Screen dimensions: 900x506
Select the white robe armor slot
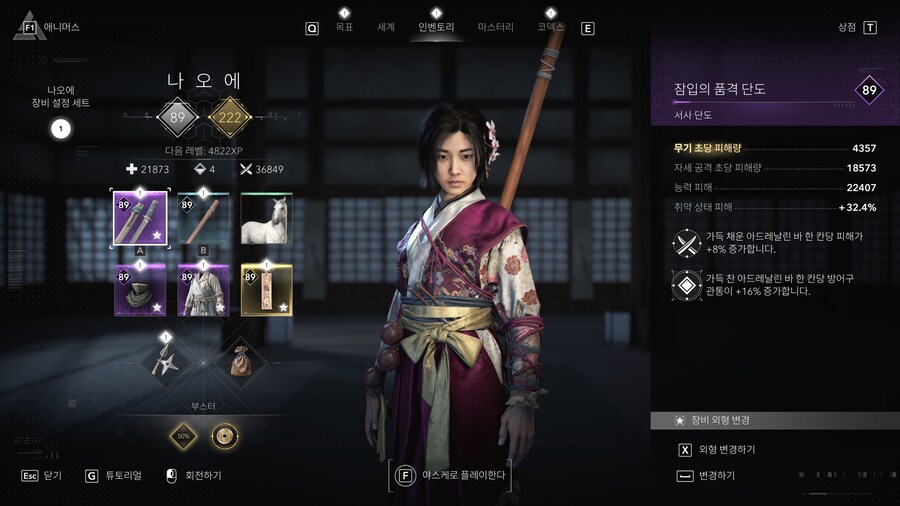[x=204, y=290]
